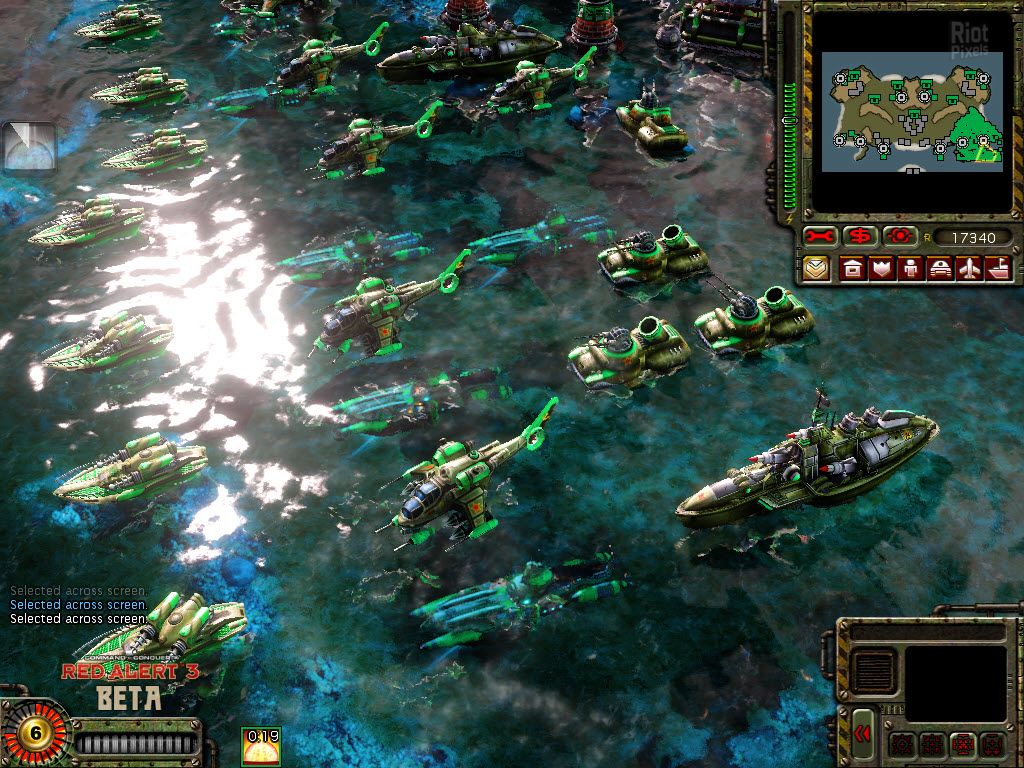Viewport: 1024px width, 768px height.
Task: Select the superweapon countdown icon showing 0:19
Action: [262, 746]
